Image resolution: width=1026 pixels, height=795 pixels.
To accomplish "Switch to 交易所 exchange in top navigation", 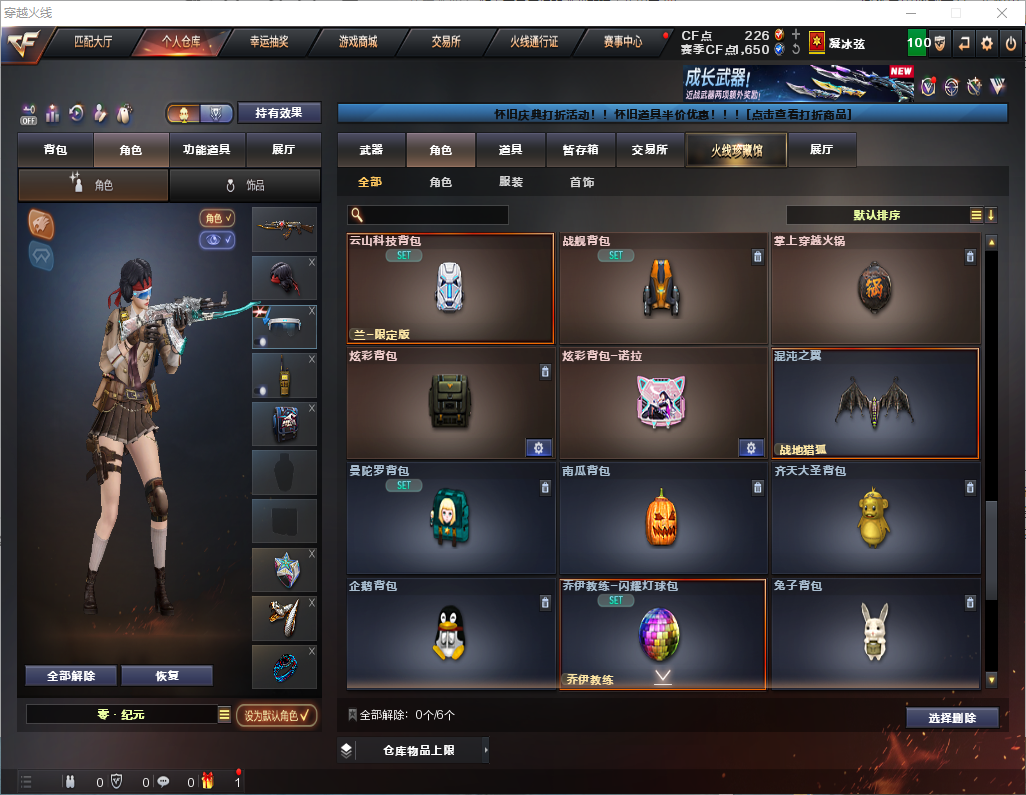I will (x=446, y=42).
